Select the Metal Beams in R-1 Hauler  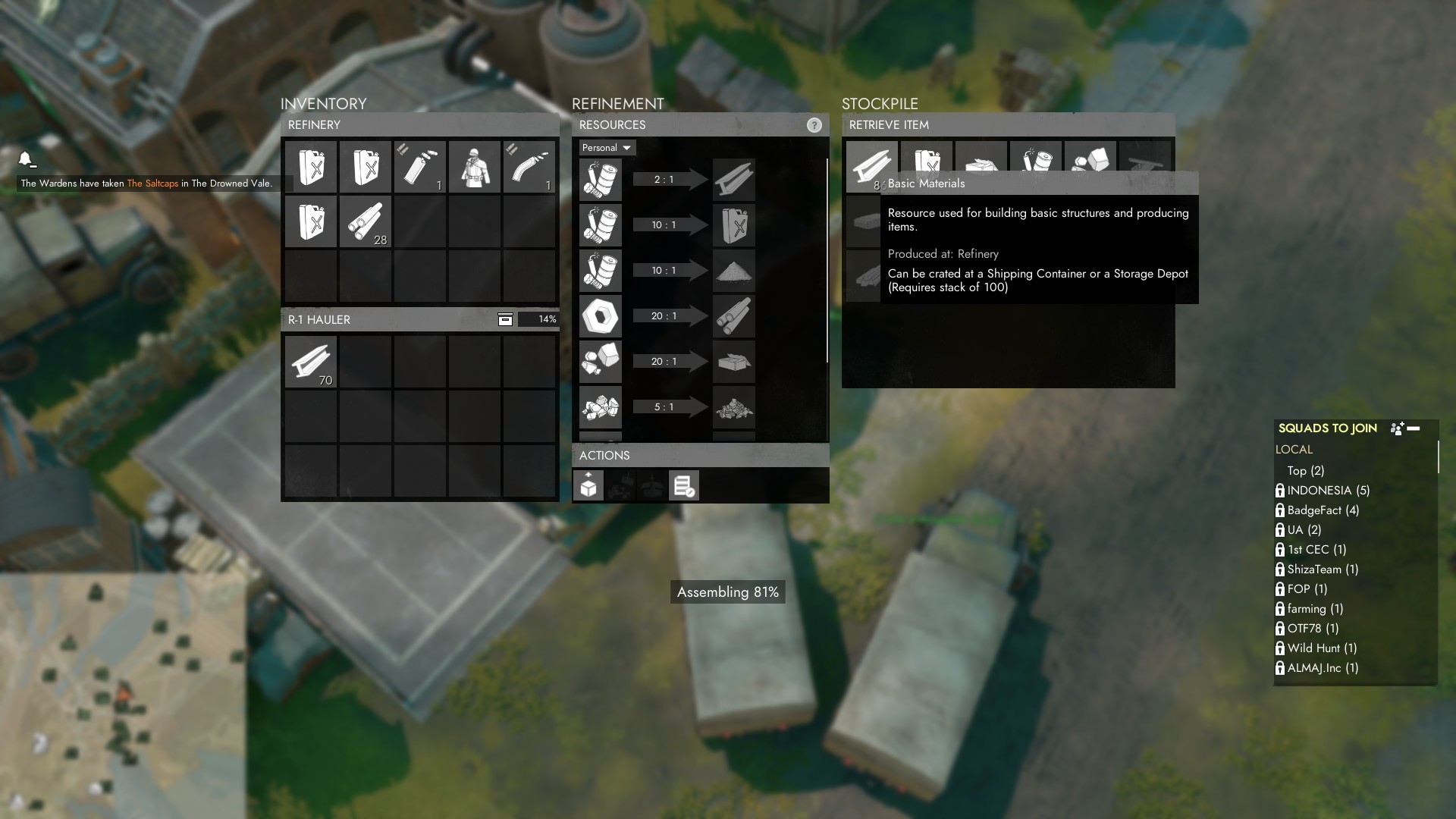312,362
